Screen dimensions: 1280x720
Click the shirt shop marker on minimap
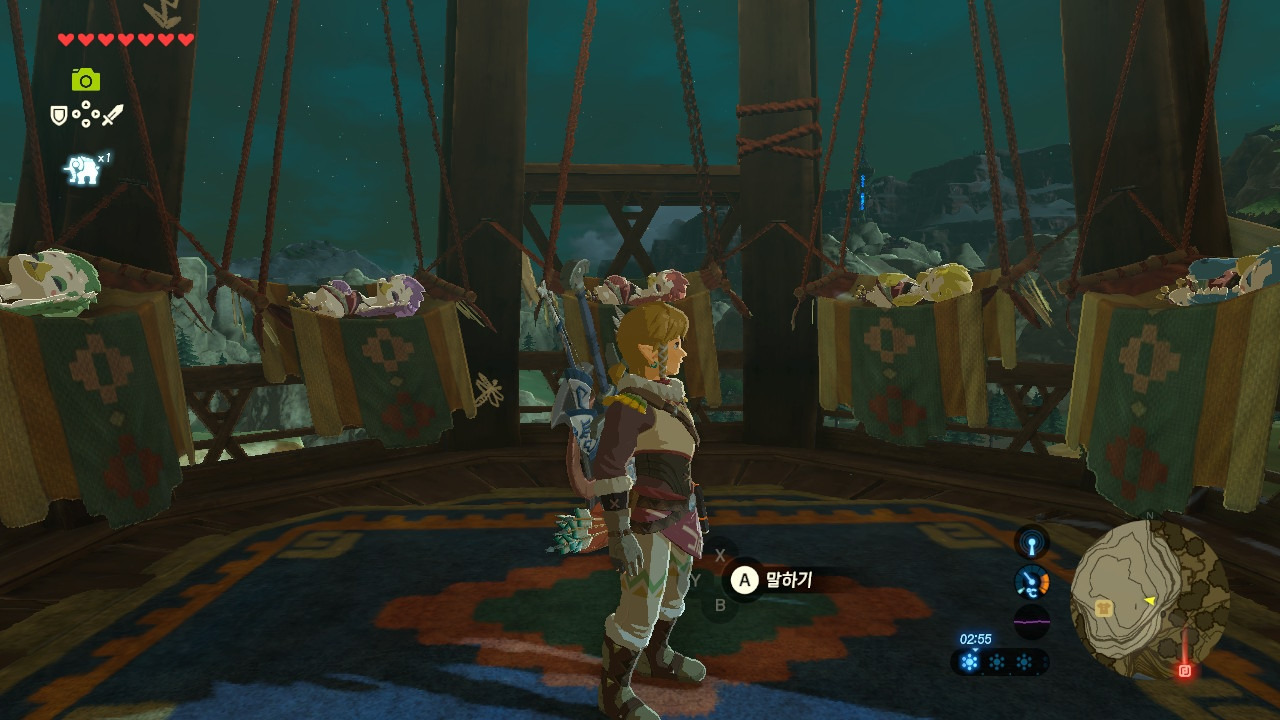[x=1104, y=607]
